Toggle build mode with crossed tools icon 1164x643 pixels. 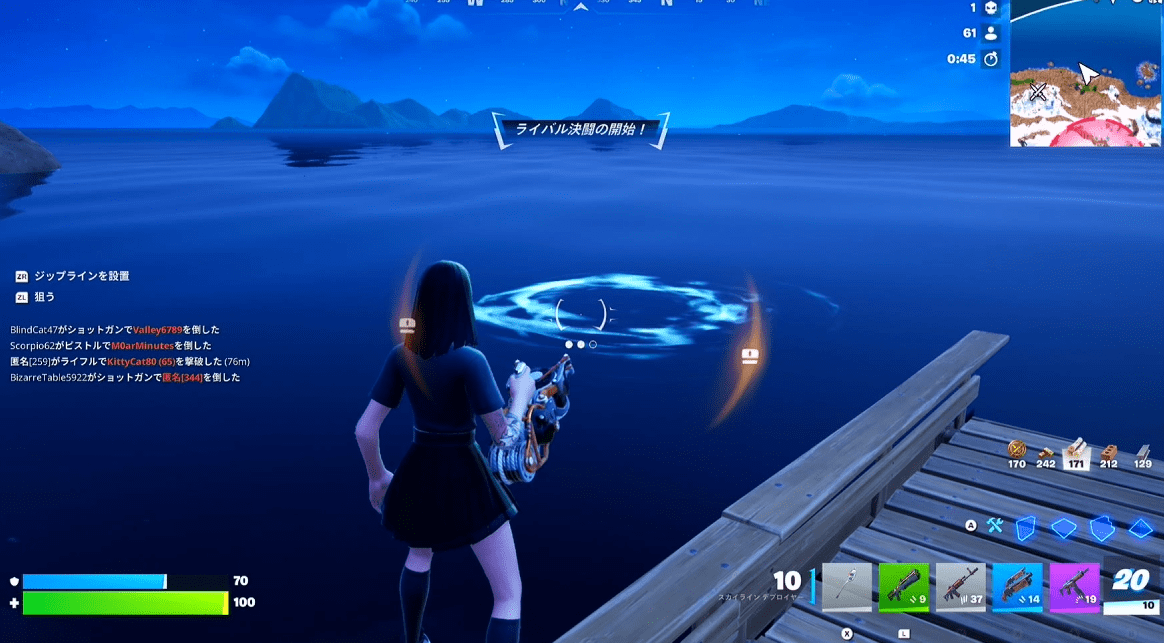click(x=995, y=525)
